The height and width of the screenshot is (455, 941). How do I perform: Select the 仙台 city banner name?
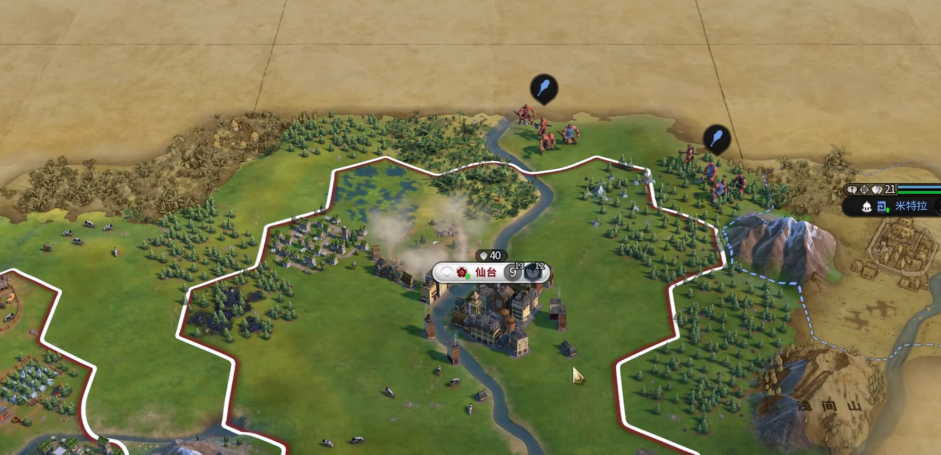click(485, 272)
